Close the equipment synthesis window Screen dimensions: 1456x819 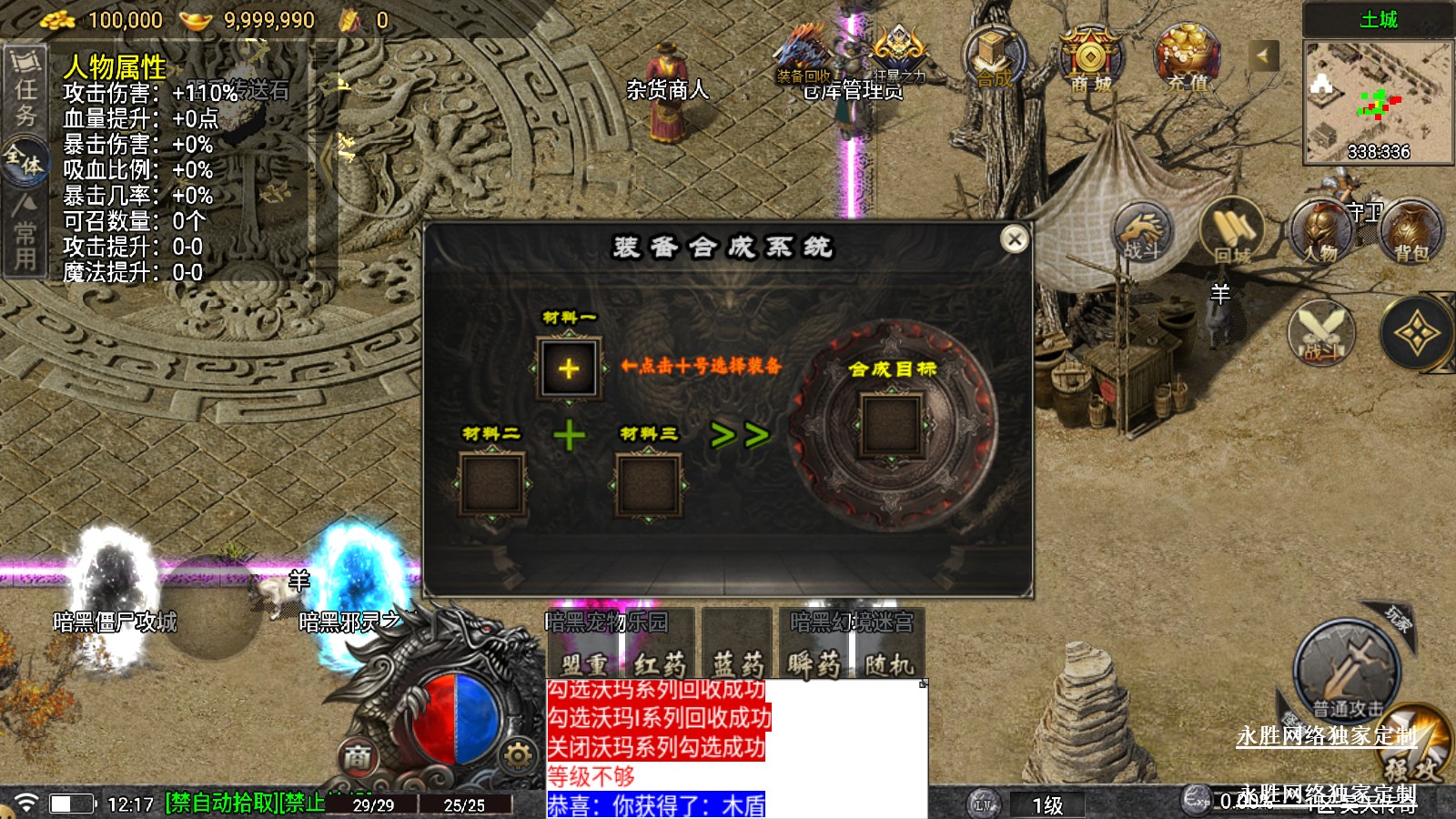(x=1014, y=238)
